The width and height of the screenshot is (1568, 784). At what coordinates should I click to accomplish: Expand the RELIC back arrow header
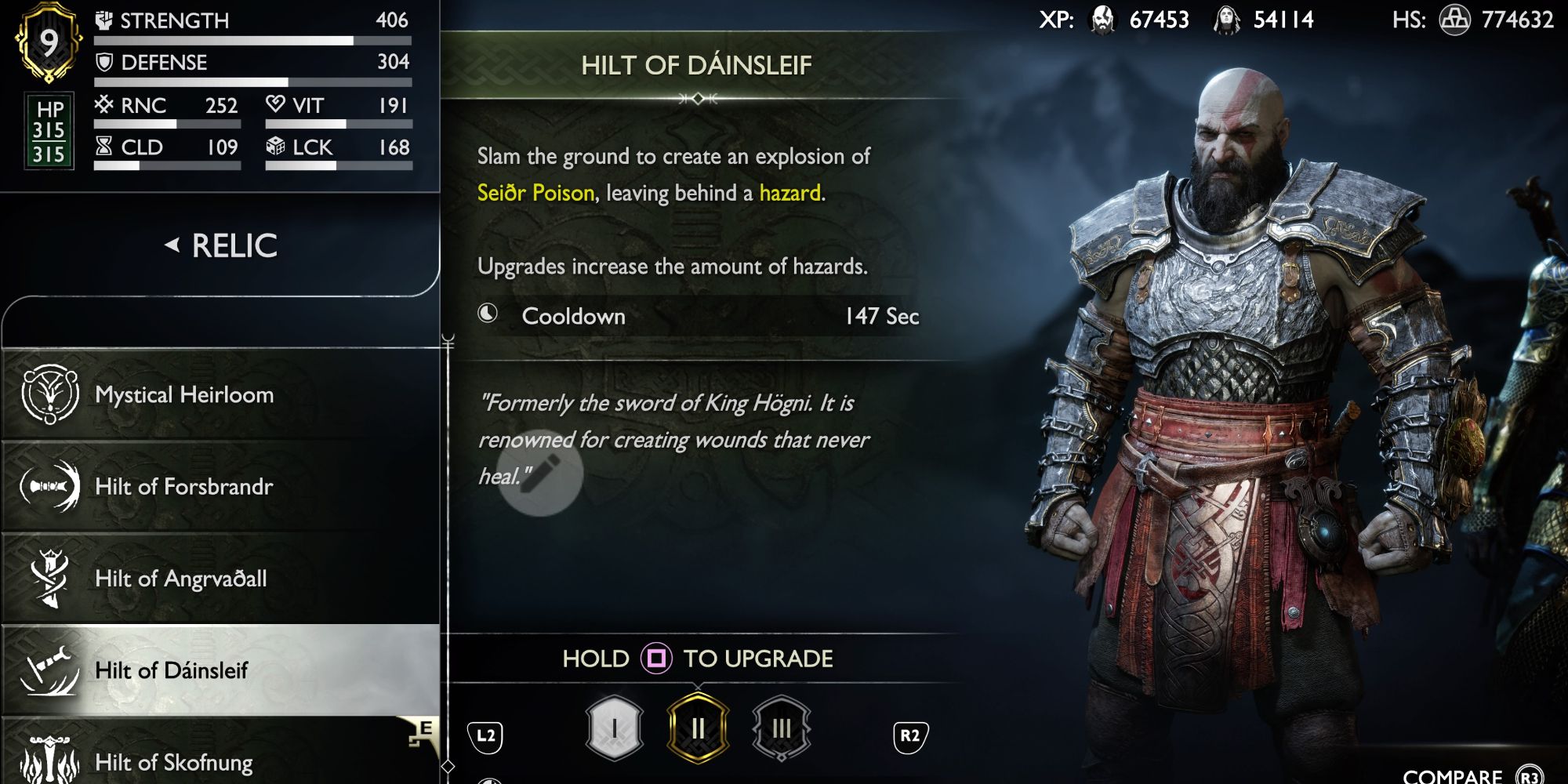coord(221,245)
